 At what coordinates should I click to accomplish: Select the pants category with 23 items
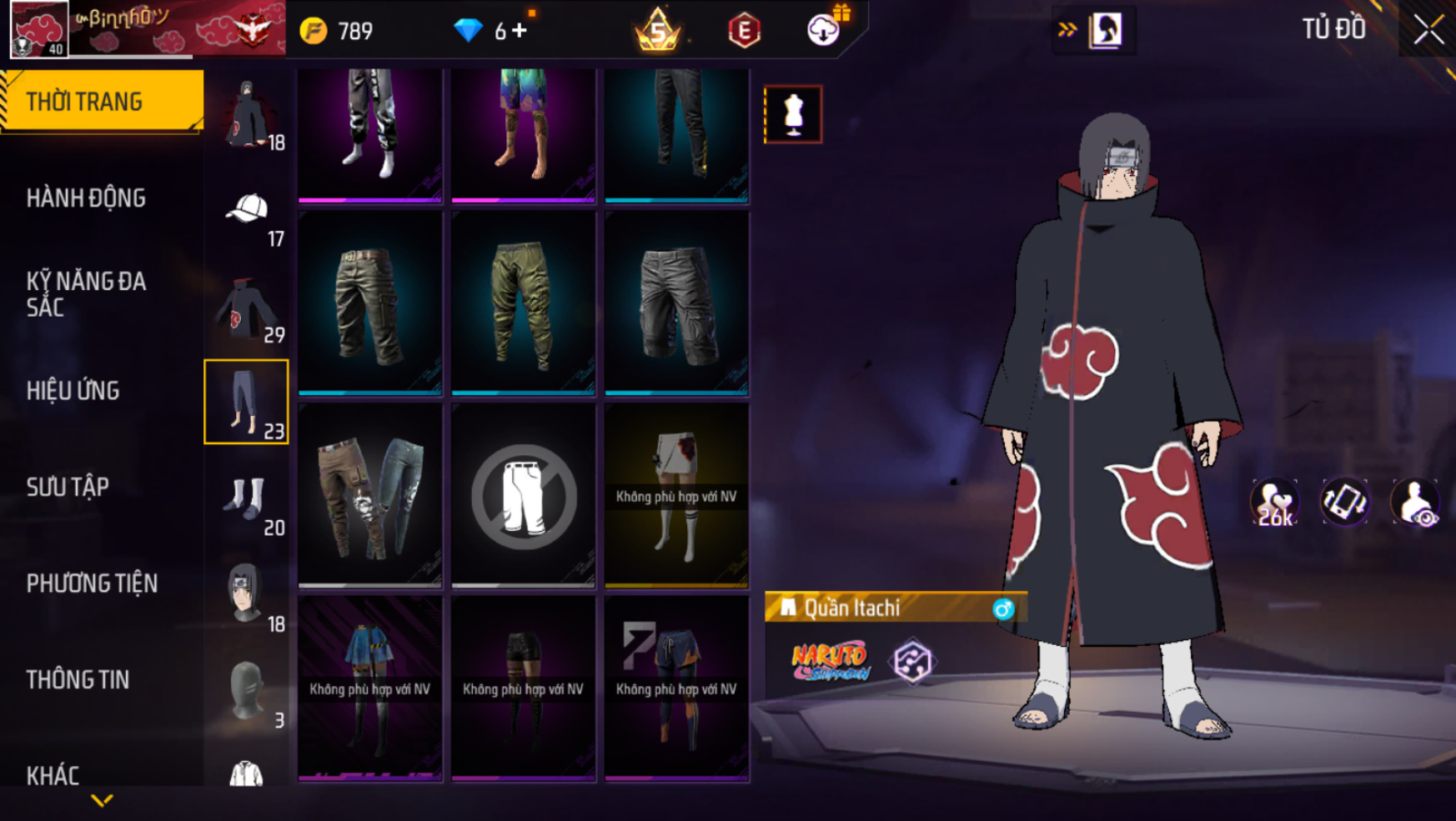coord(246,402)
